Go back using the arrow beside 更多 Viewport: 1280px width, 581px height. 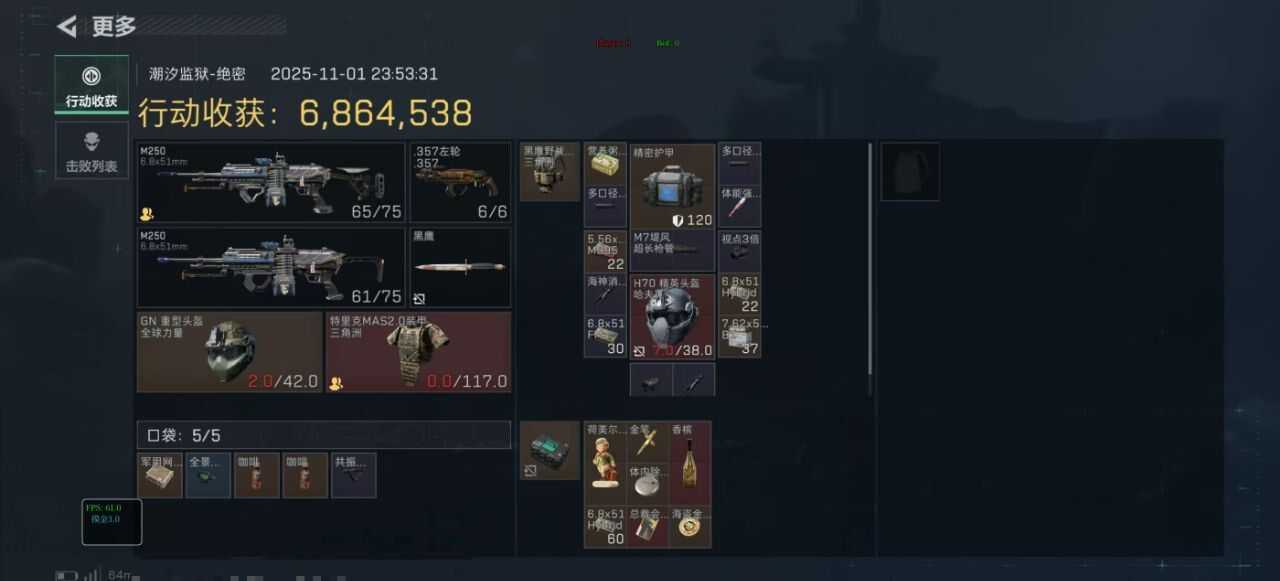(x=68, y=26)
